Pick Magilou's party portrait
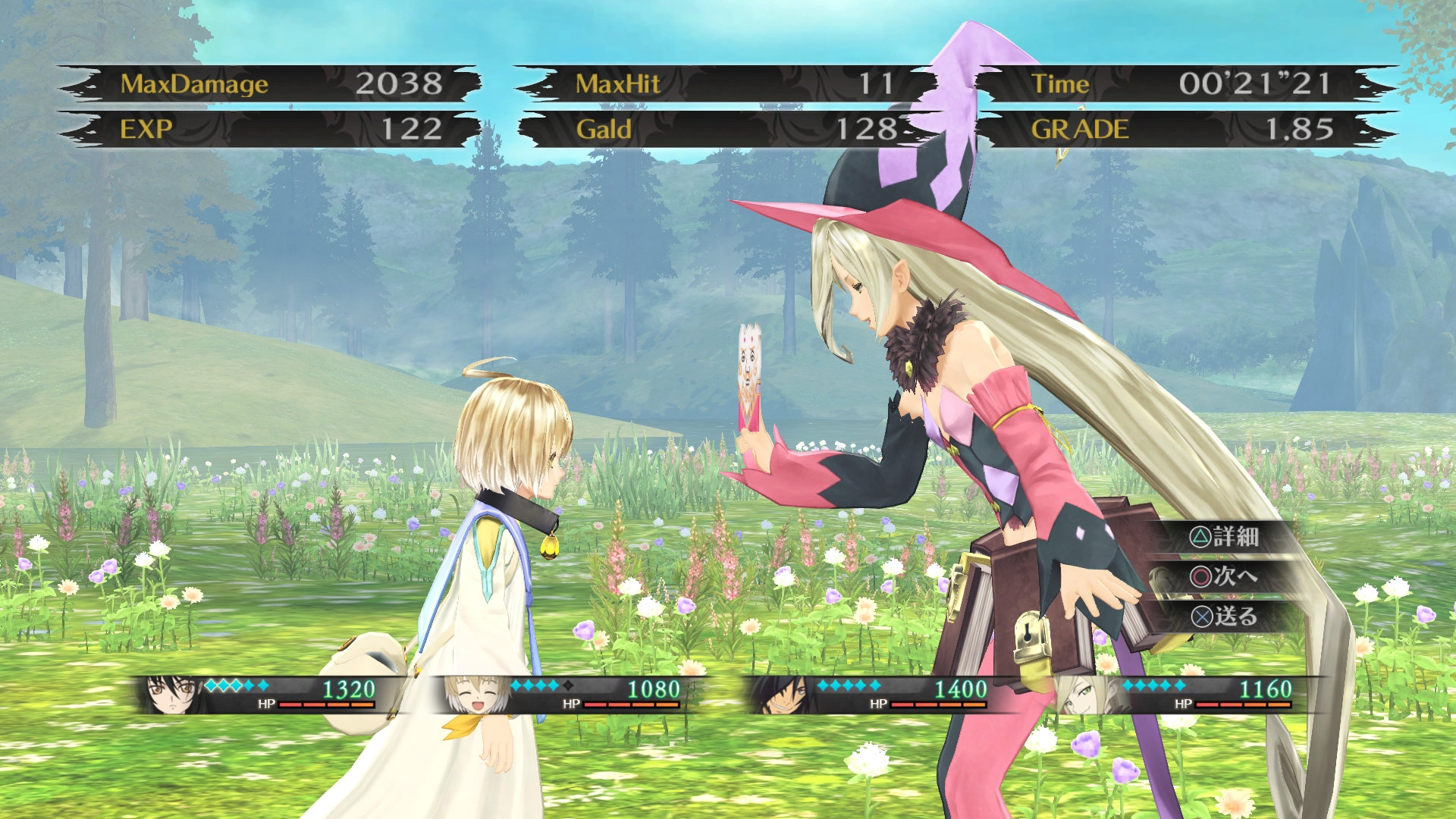 1086,695
